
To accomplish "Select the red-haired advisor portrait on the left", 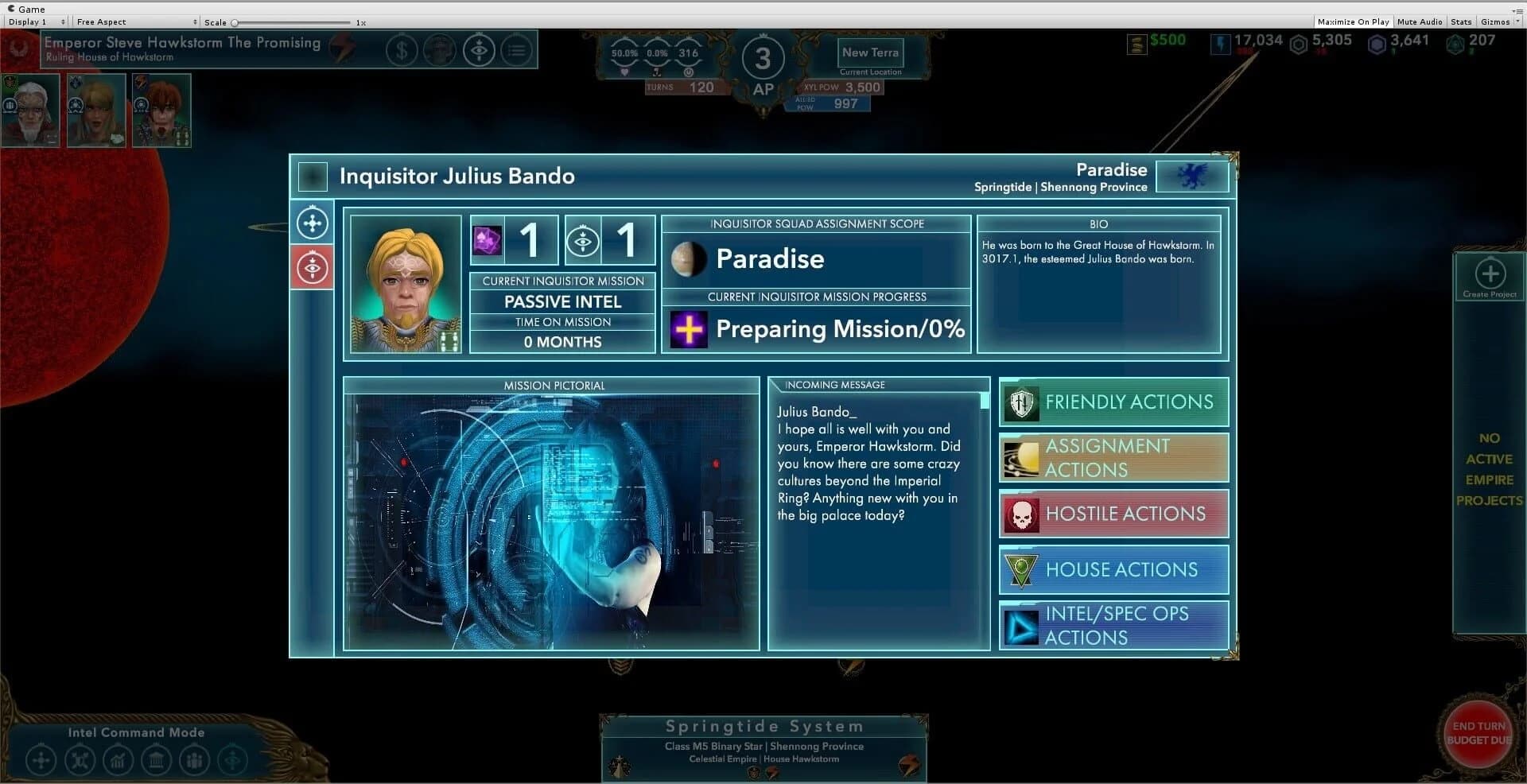I will click(161, 111).
